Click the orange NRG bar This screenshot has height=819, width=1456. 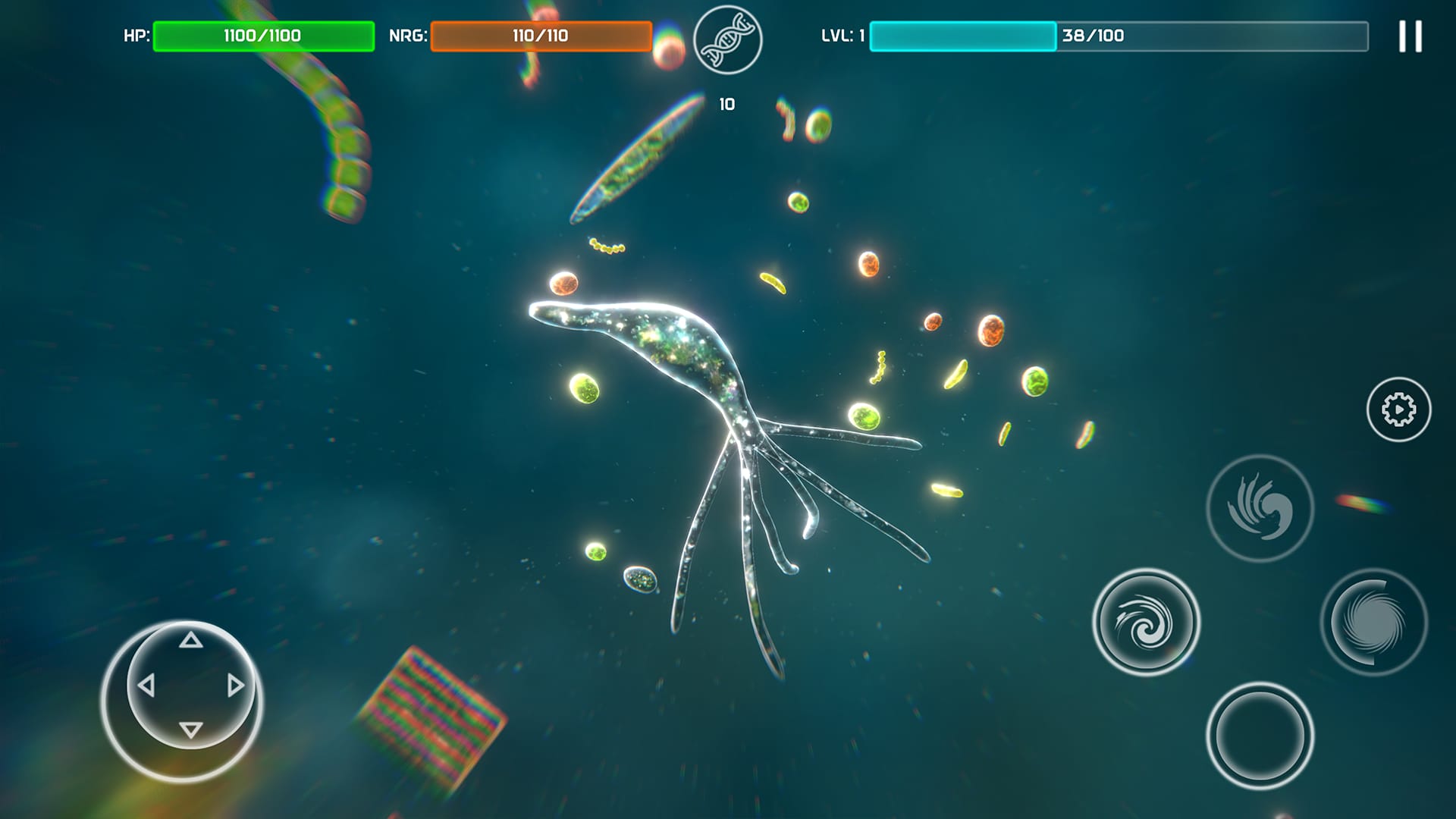click(541, 33)
